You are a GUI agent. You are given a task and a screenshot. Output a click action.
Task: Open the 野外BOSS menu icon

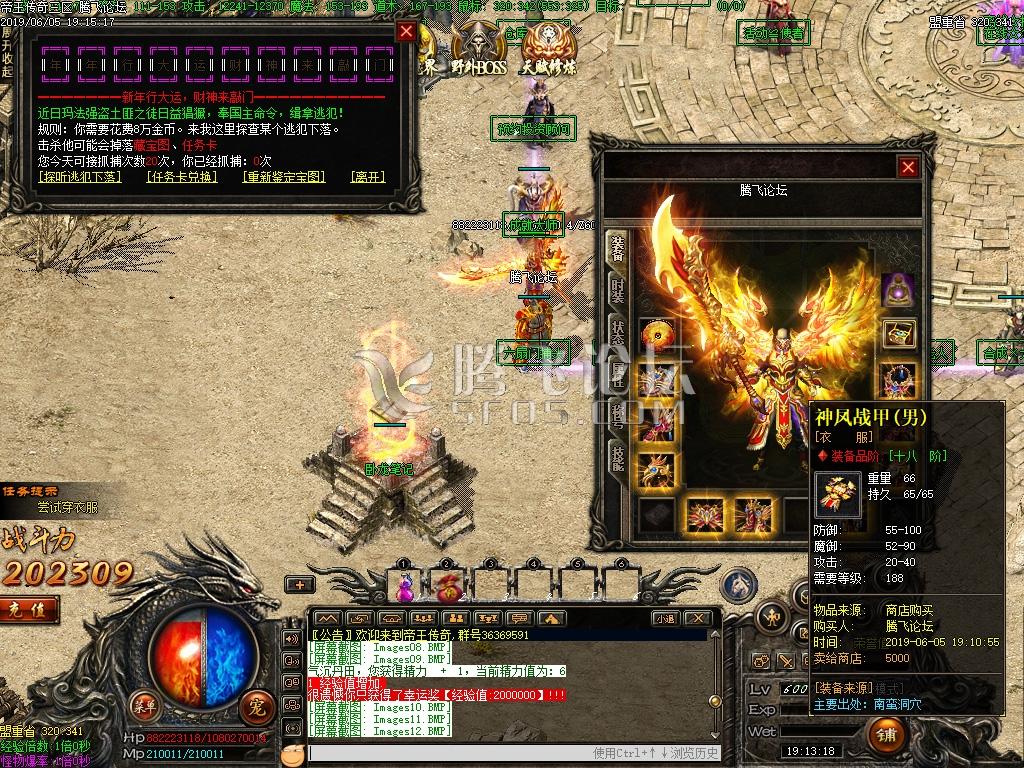pos(478,50)
